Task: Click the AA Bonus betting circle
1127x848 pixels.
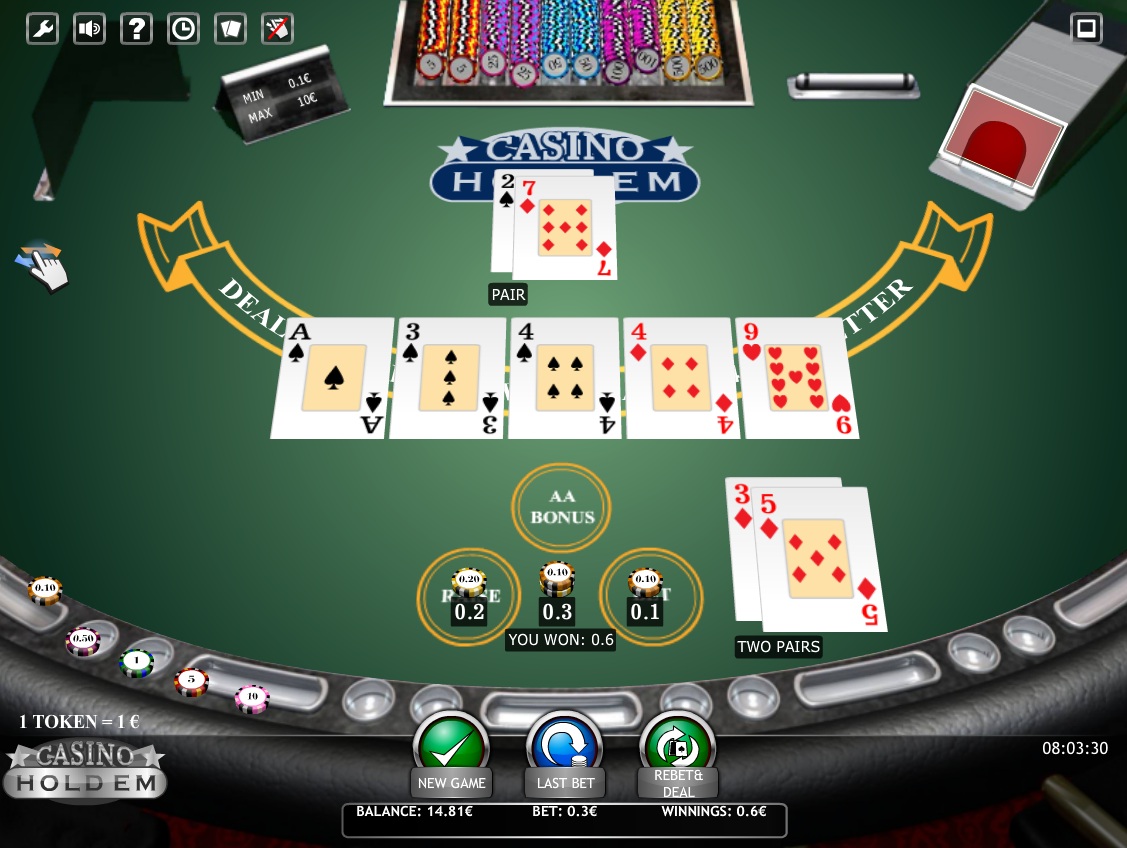Action: coord(562,509)
